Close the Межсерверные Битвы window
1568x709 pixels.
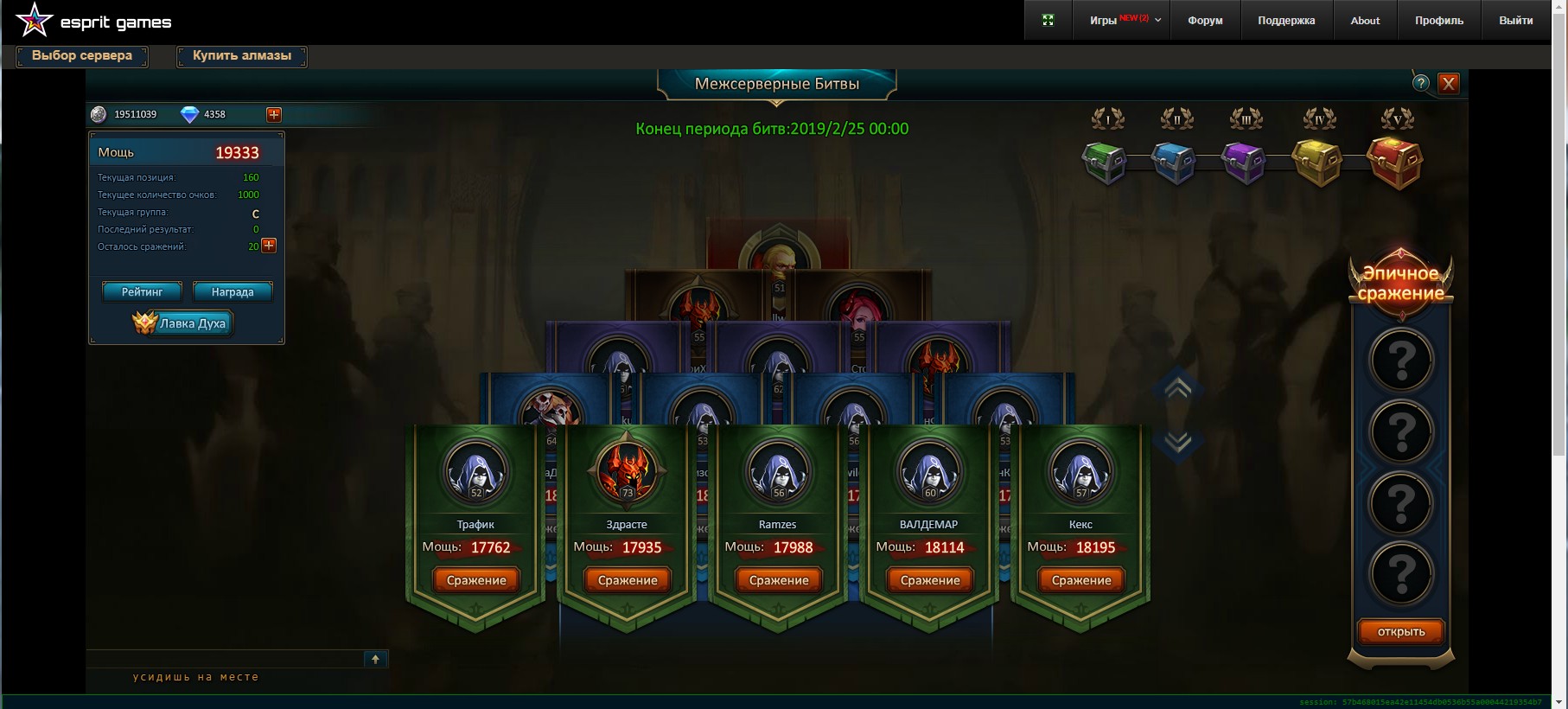[x=1449, y=84]
